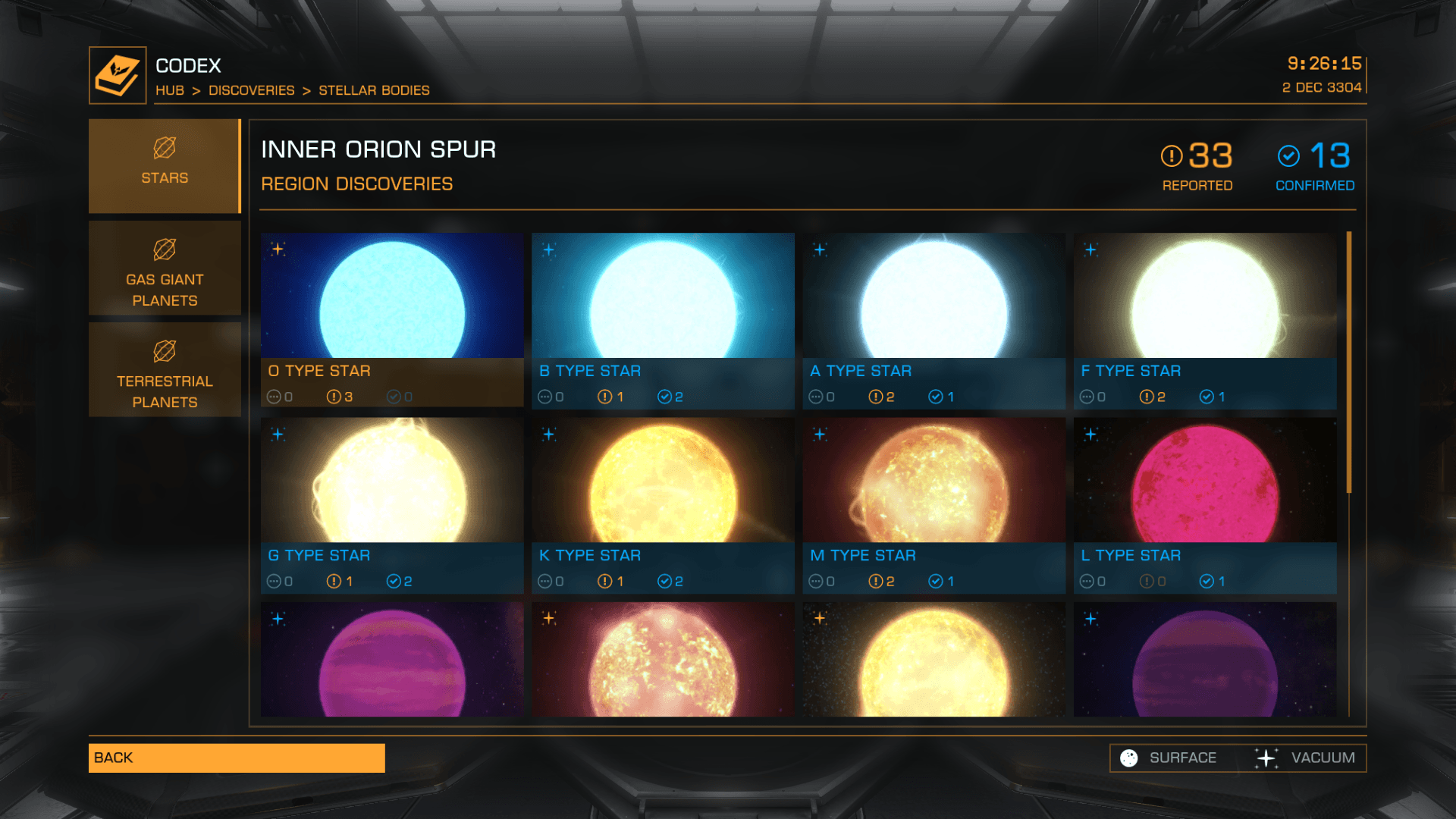Click the Codex book icon
The image size is (1456, 819).
[118, 73]
